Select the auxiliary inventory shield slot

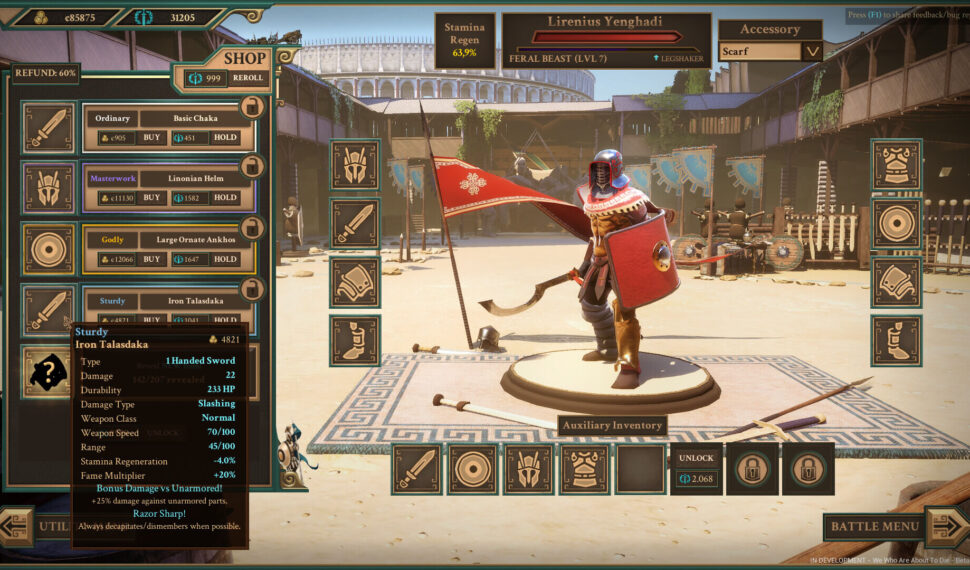pyautogui.click(x=472, y=469)
